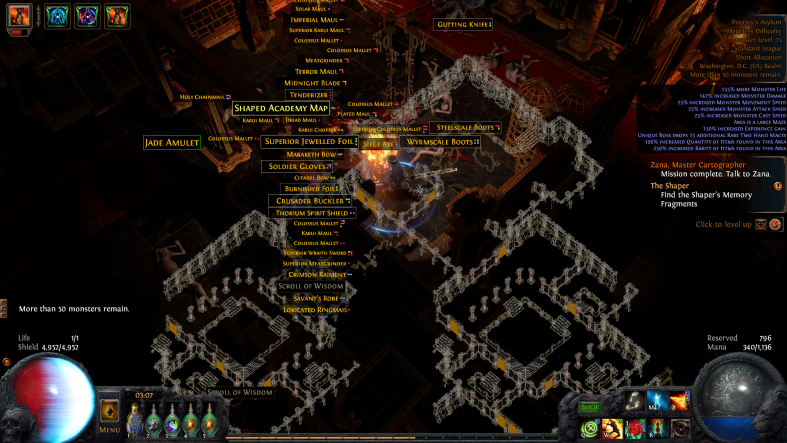Open the green Shop button
This screenshot has width=787, height=443.
(589, 407)
